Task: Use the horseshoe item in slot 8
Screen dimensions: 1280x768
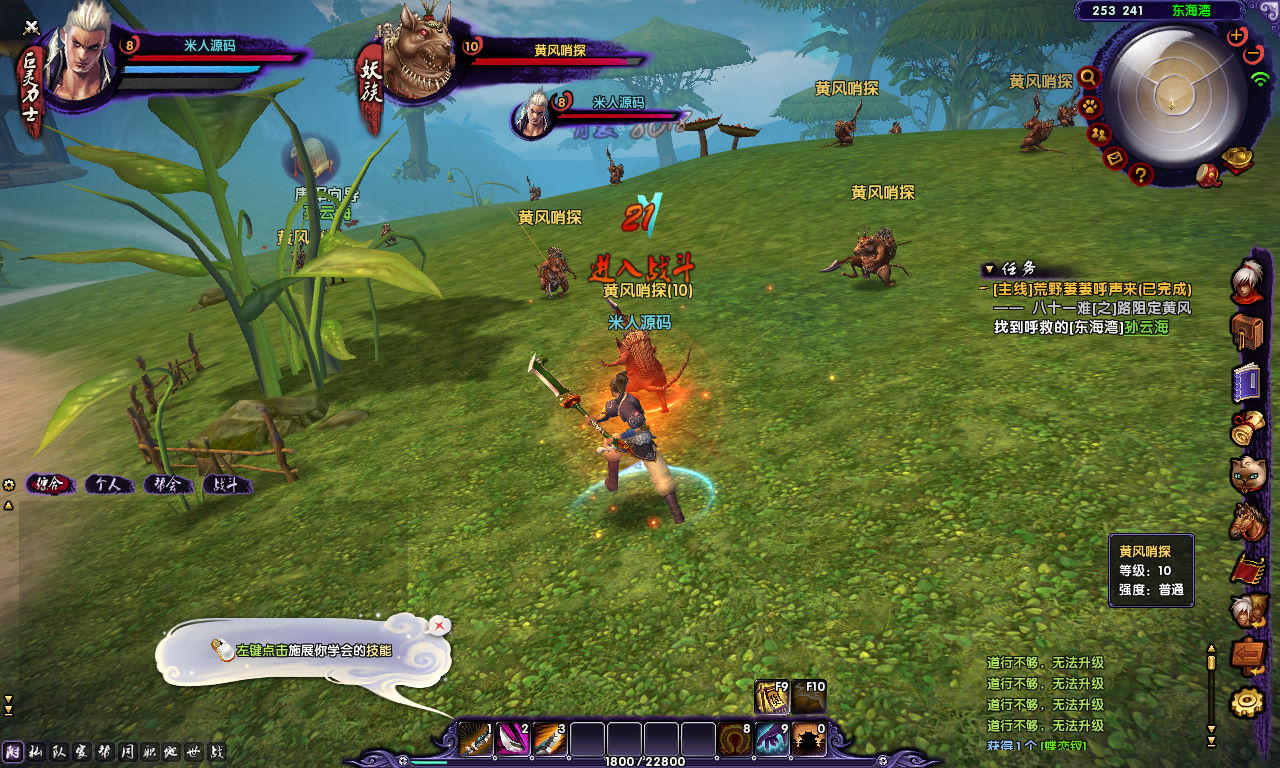Action: (x=736, y=740)
